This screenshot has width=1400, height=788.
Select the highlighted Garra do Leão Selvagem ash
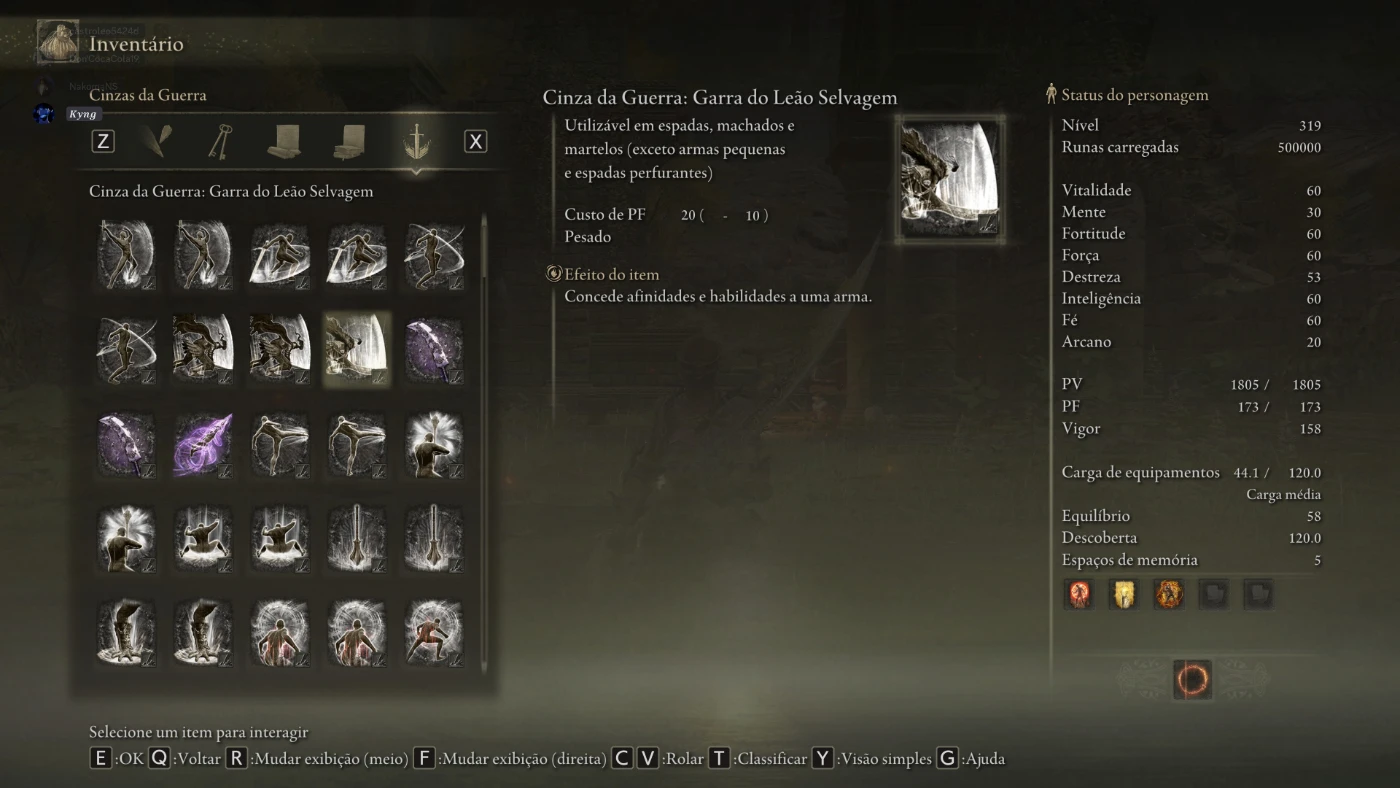point(356,349)
